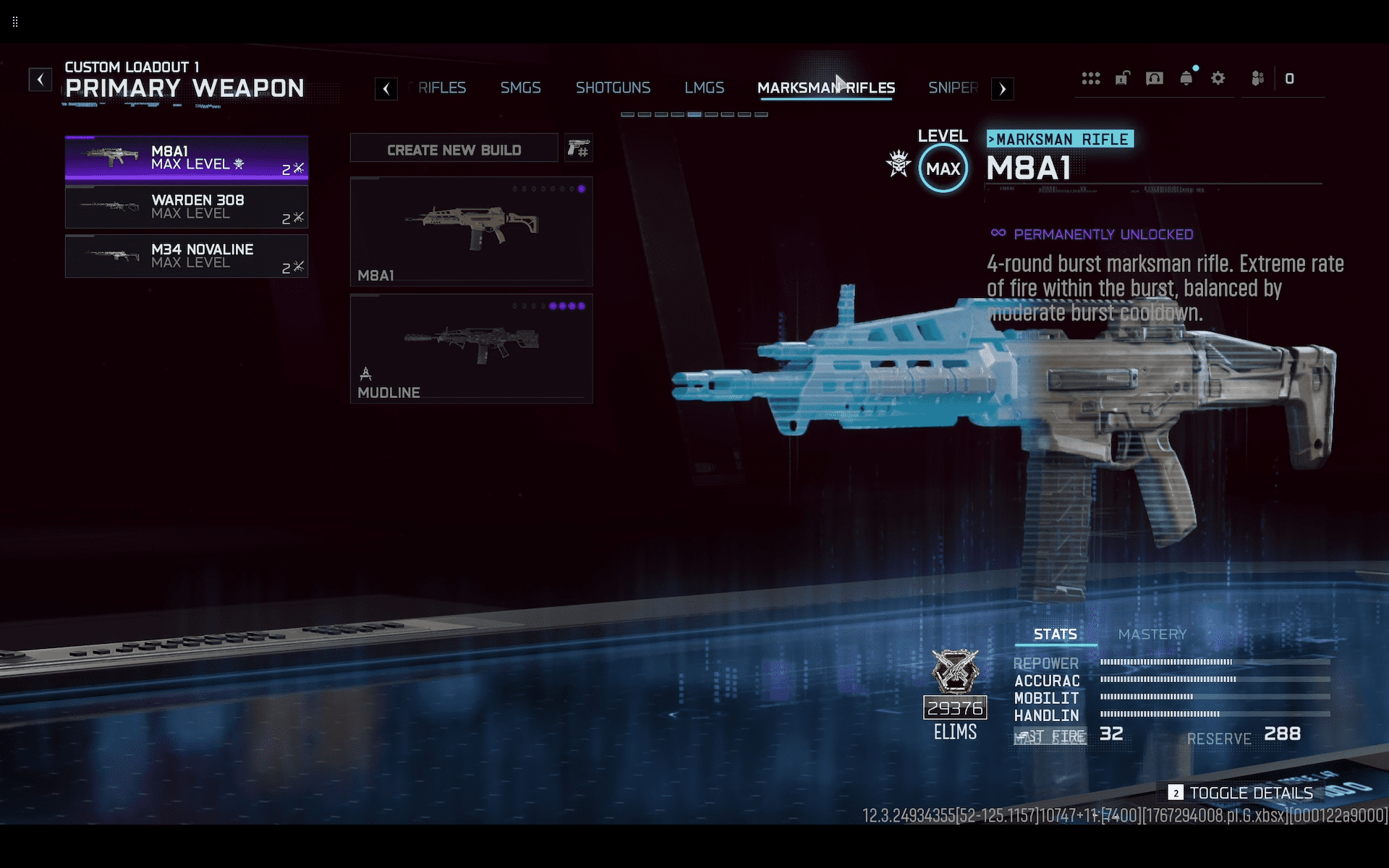Open the LMGs category
This screenshot has height=868, width=1389.
[704, 88]
